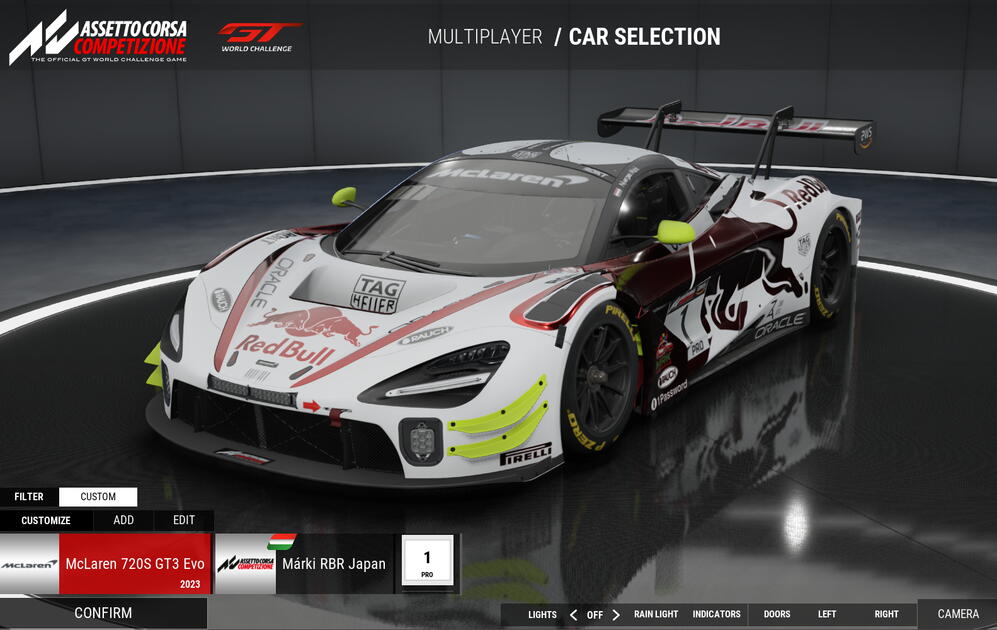This screenshot has height=630, width=997.
Task: Toggle the rain light
Action: click(x=656, y=614)
